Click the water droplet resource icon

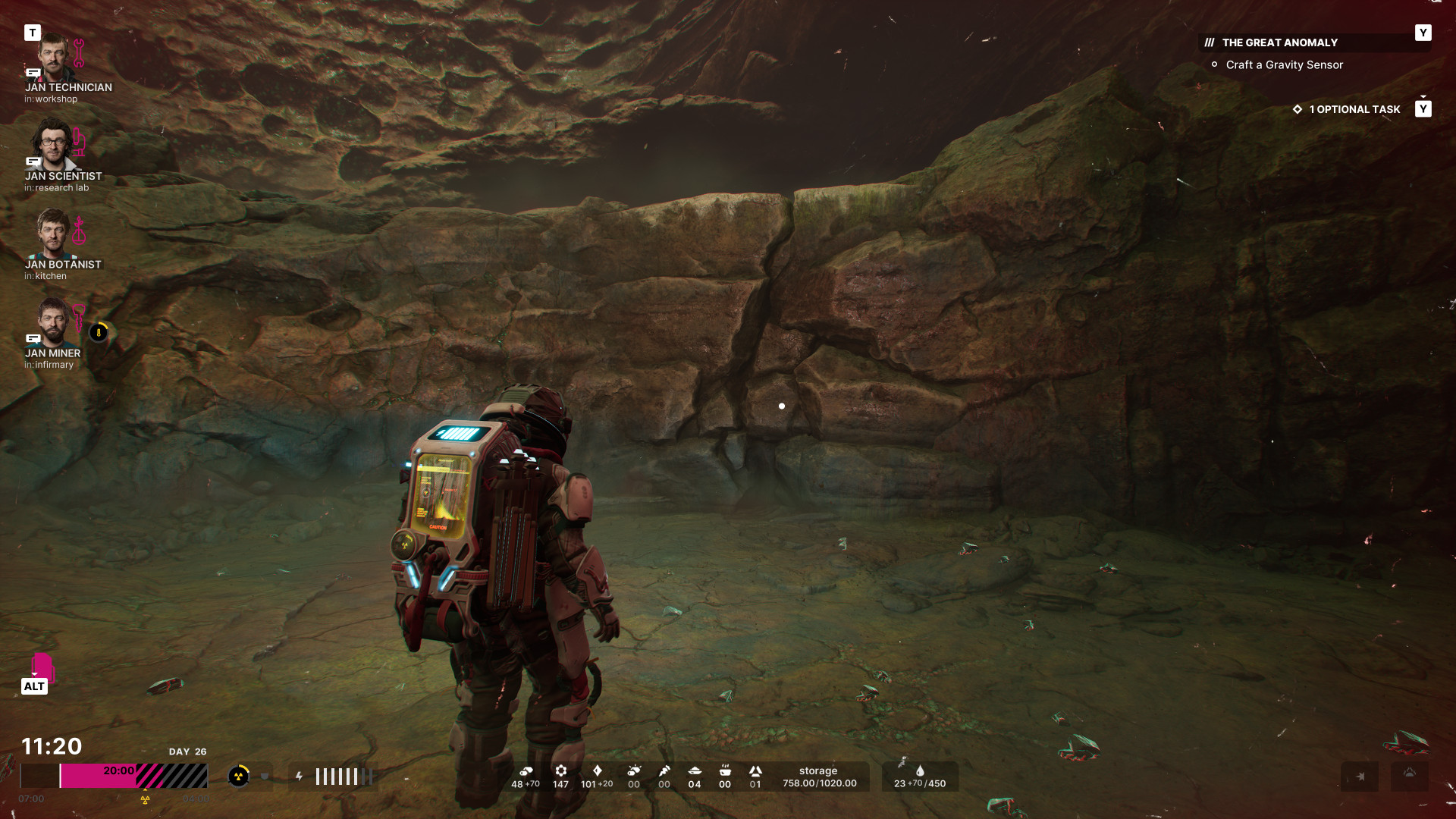click(x=920, y=771)
